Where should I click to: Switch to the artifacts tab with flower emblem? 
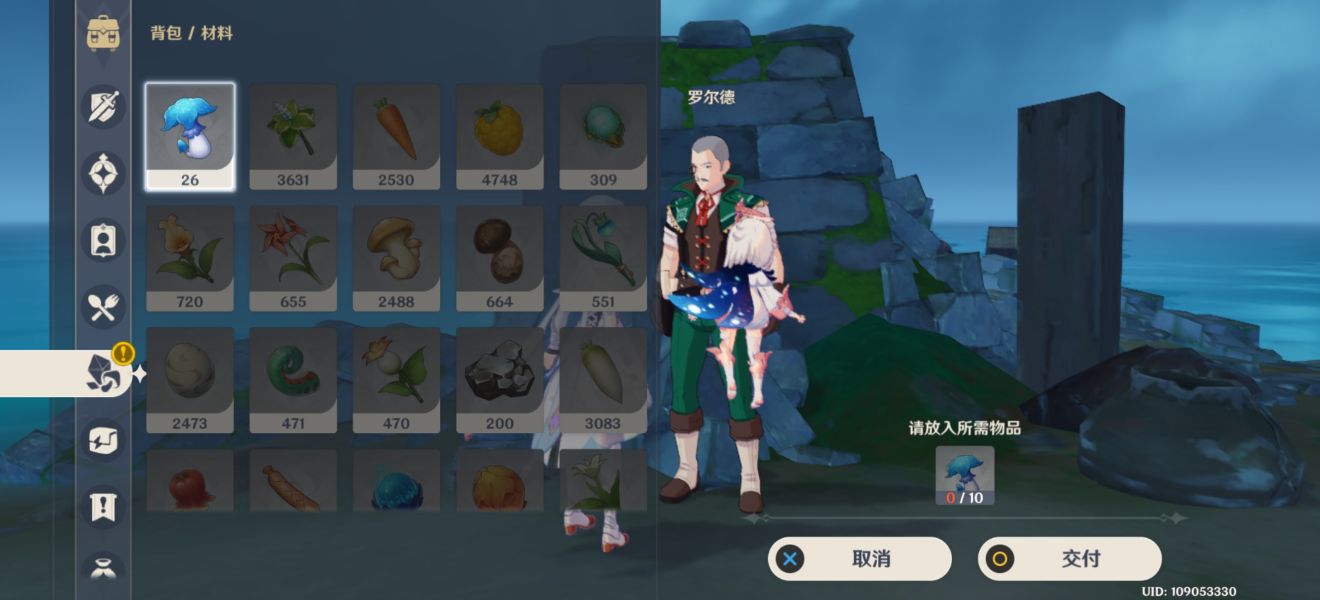103,174
